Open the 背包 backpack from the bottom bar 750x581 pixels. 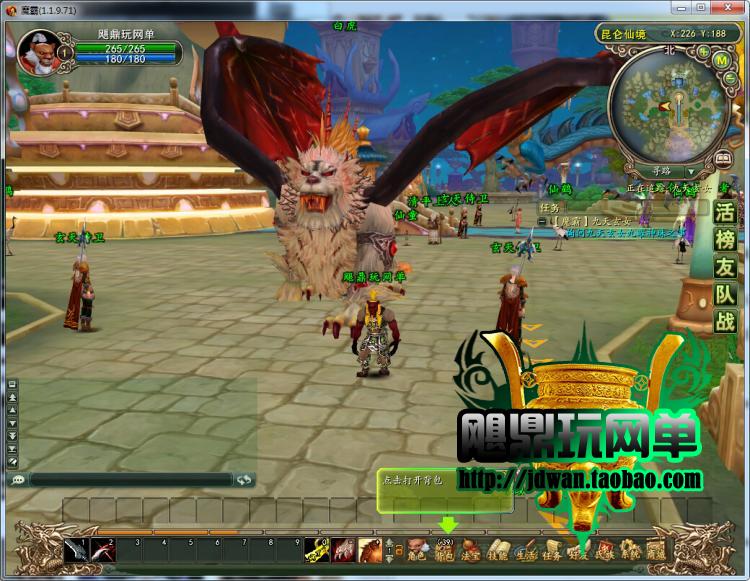click(445, 551)
